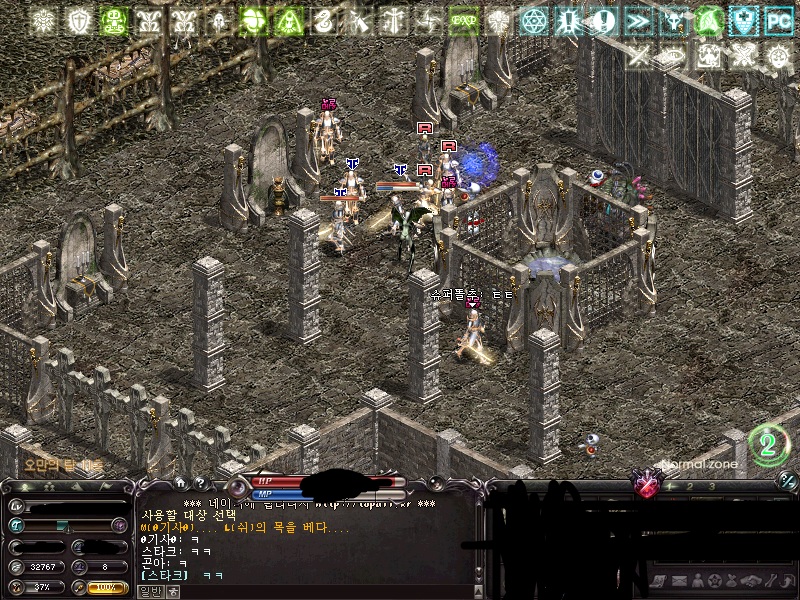This screenshot has width=800, height=600.
Task: Click the exclamation mark status icon
Action: [603, 21]
